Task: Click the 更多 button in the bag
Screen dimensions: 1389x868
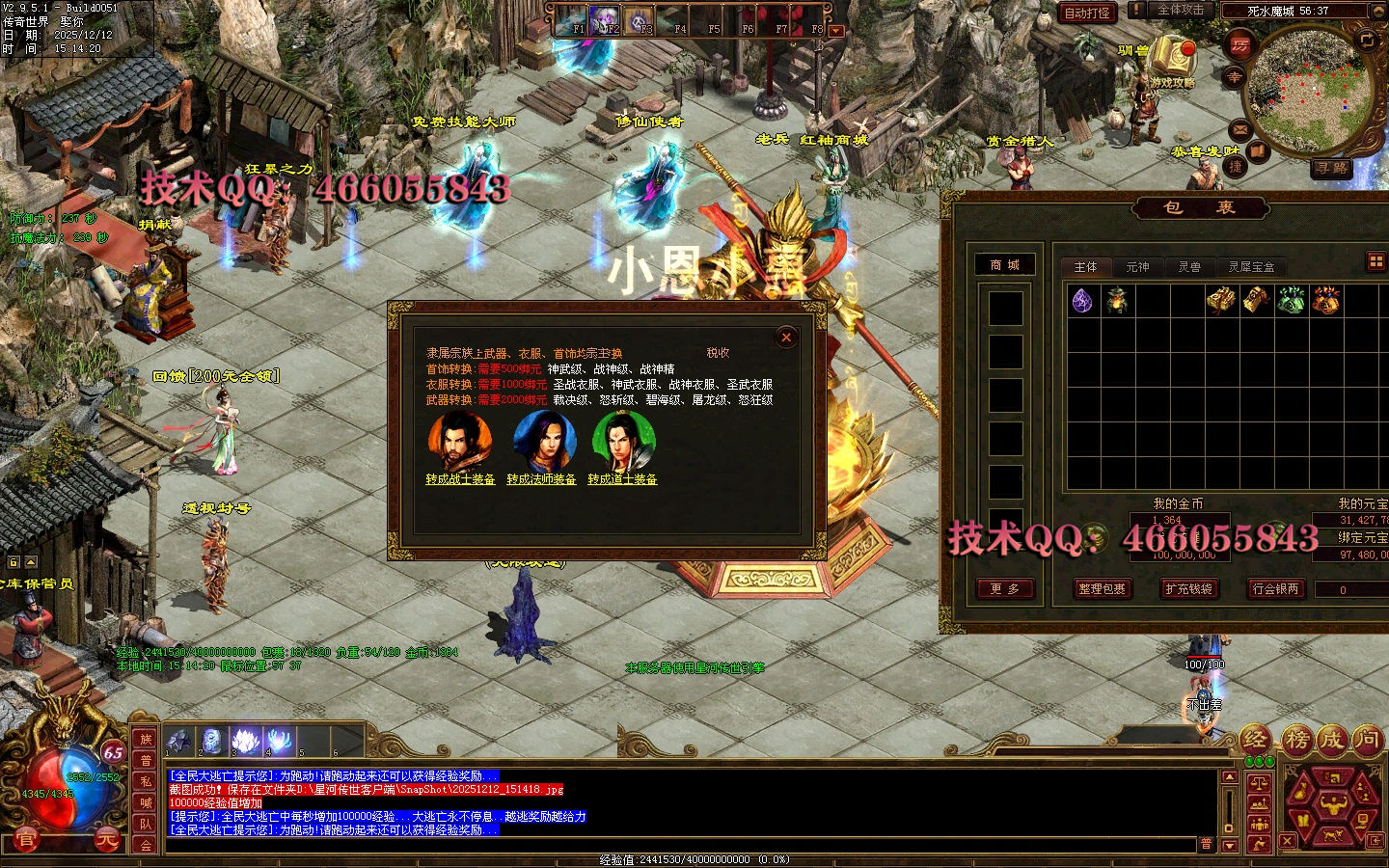Action: [1004, 589]
